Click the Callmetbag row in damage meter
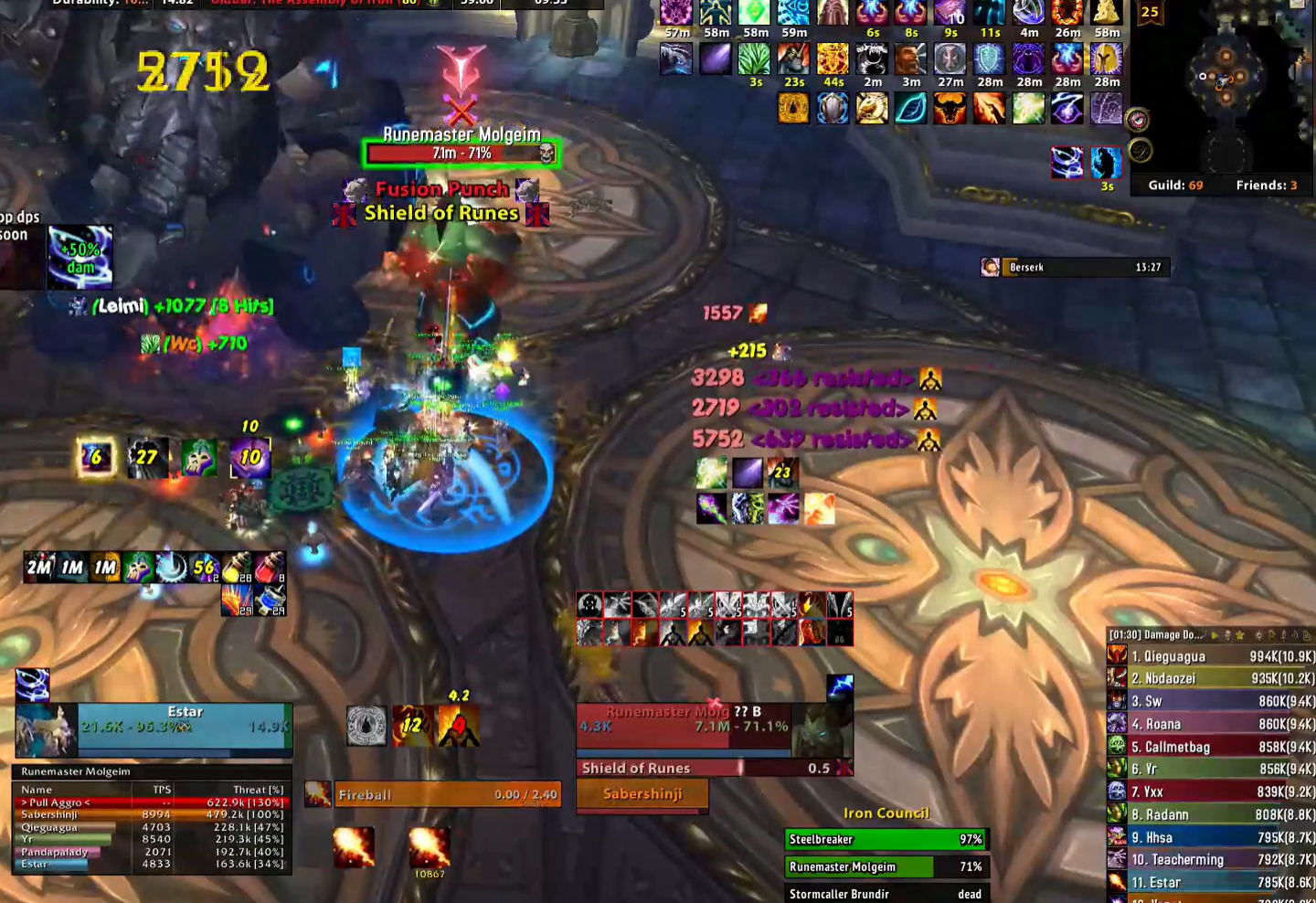Screen dimensions: 1316x903 (x=1210, y=747)
